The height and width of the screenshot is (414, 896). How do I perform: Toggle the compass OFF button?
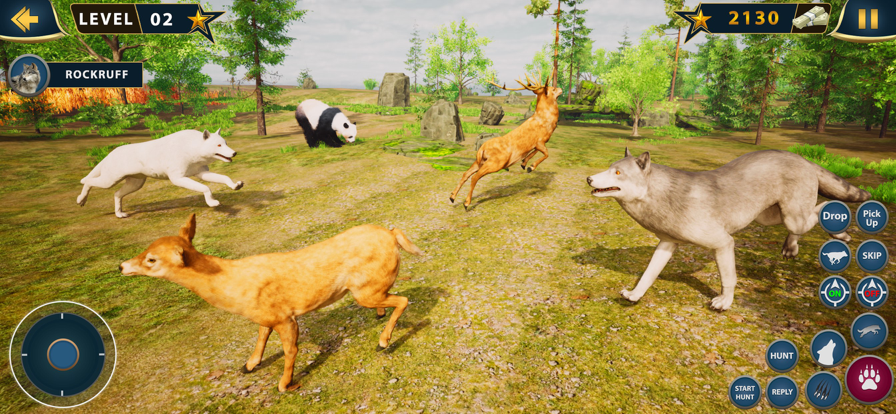click(x=872, y=292)
